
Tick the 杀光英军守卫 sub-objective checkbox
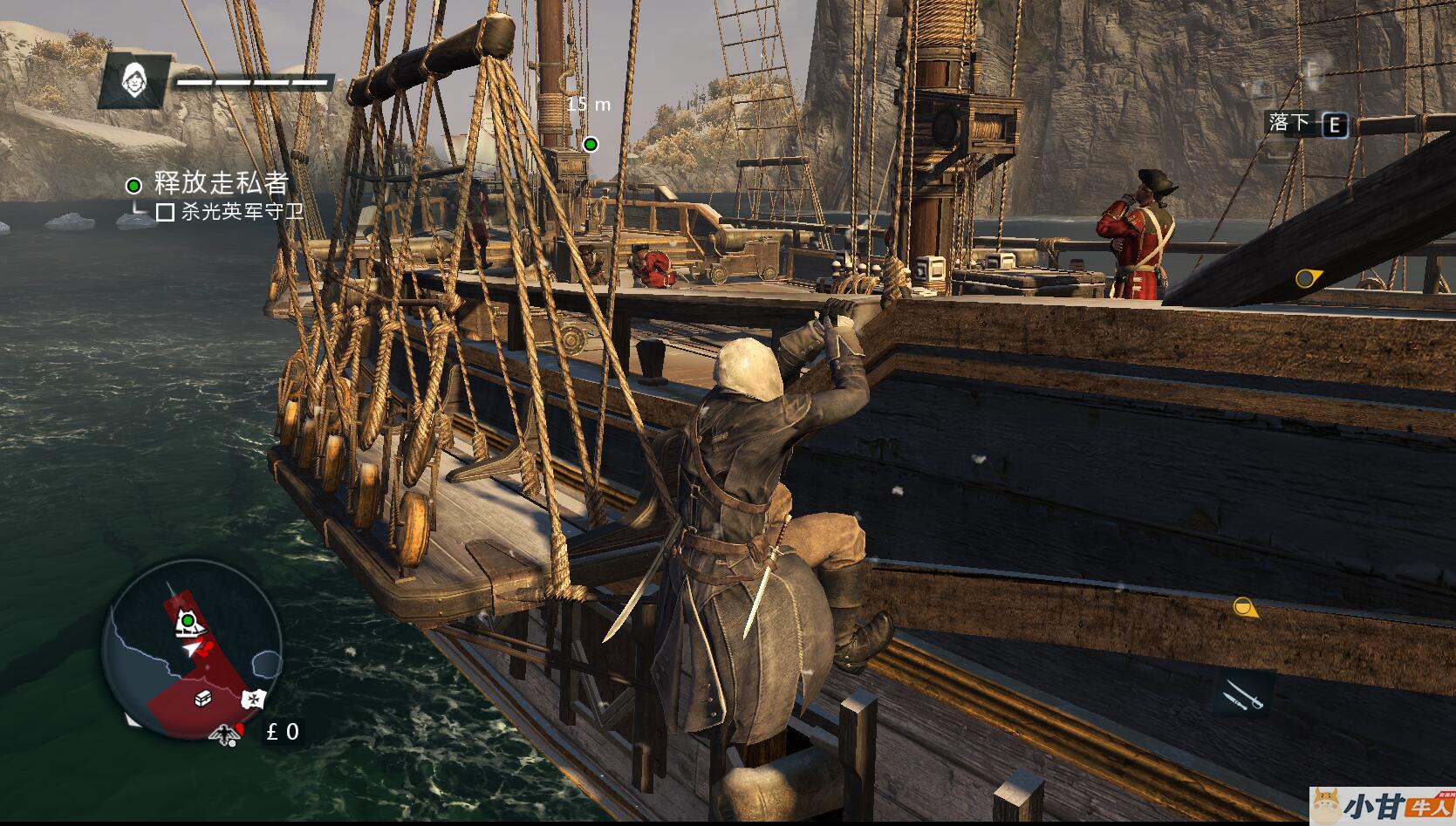pos(165,212)
